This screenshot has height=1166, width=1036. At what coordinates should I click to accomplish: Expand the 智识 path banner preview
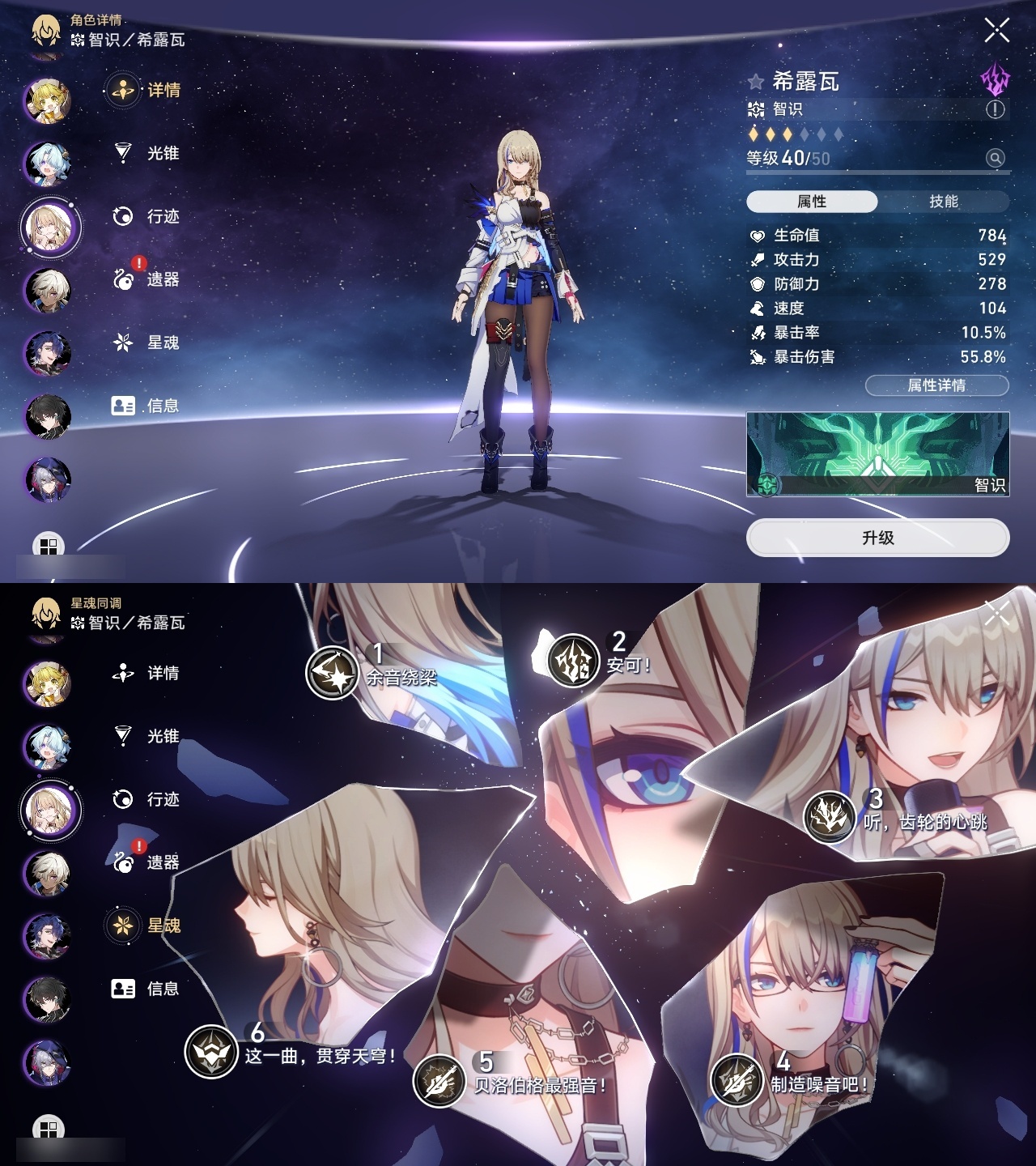pos(878,457)
